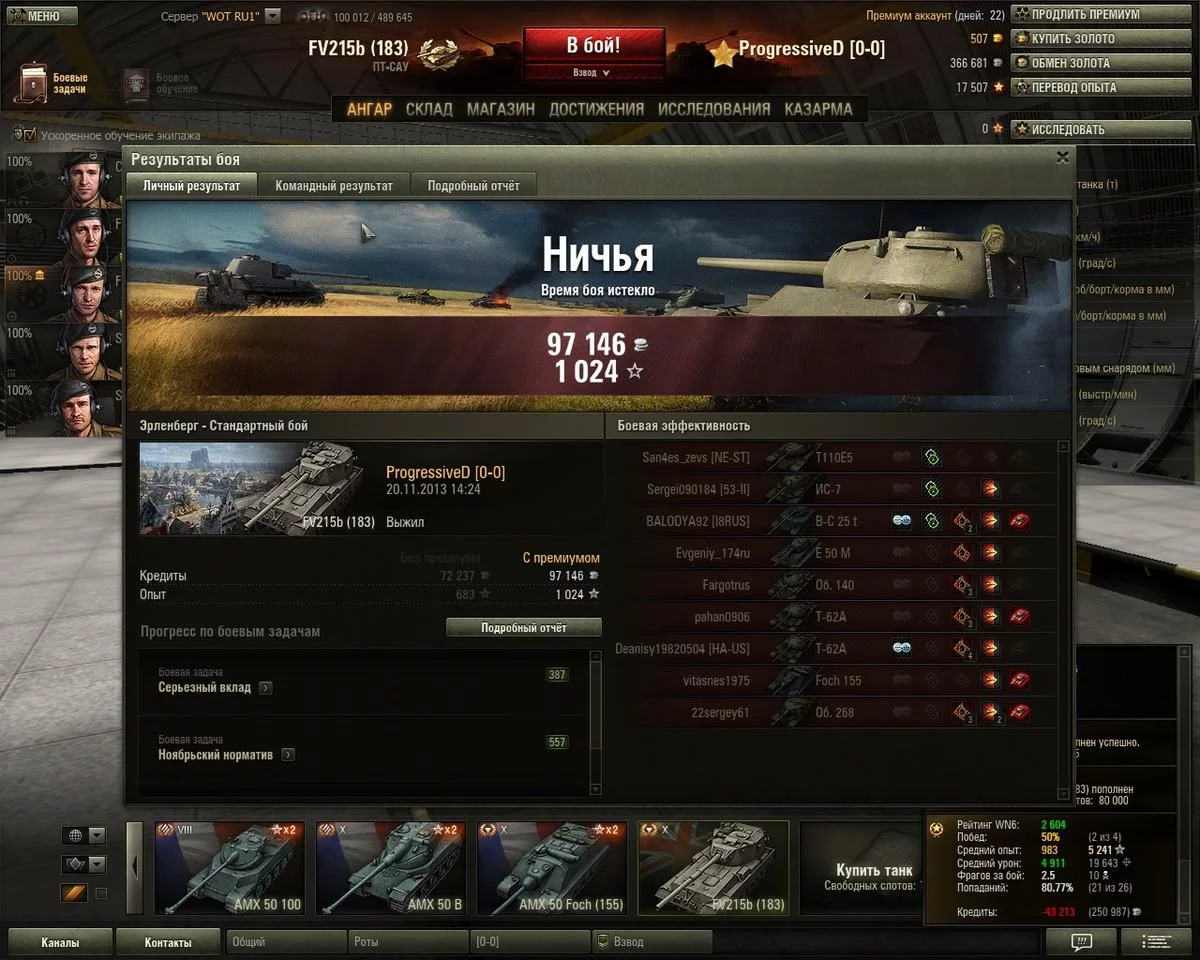Start battle with the red В бой! button
1200x960 pixels.
click(x=593, y=46)
